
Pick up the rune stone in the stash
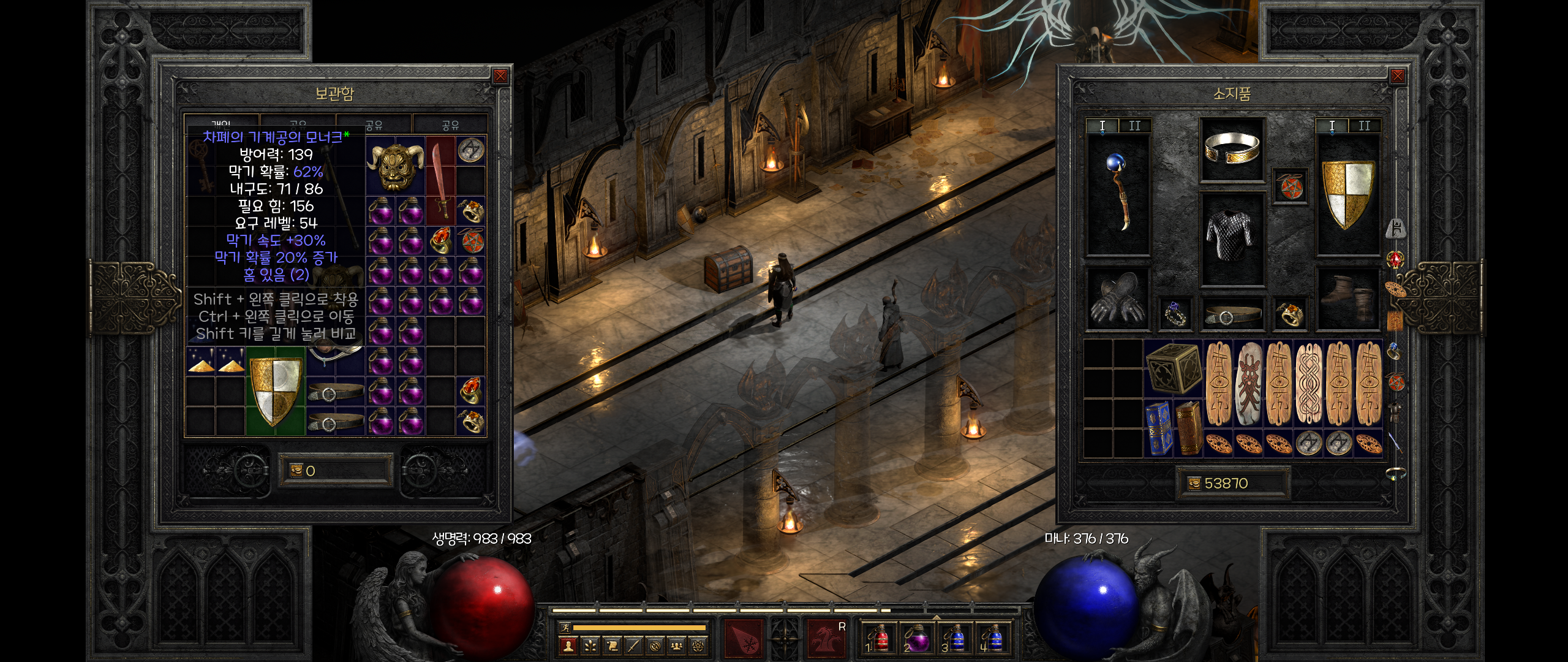(x=470, y=150)
